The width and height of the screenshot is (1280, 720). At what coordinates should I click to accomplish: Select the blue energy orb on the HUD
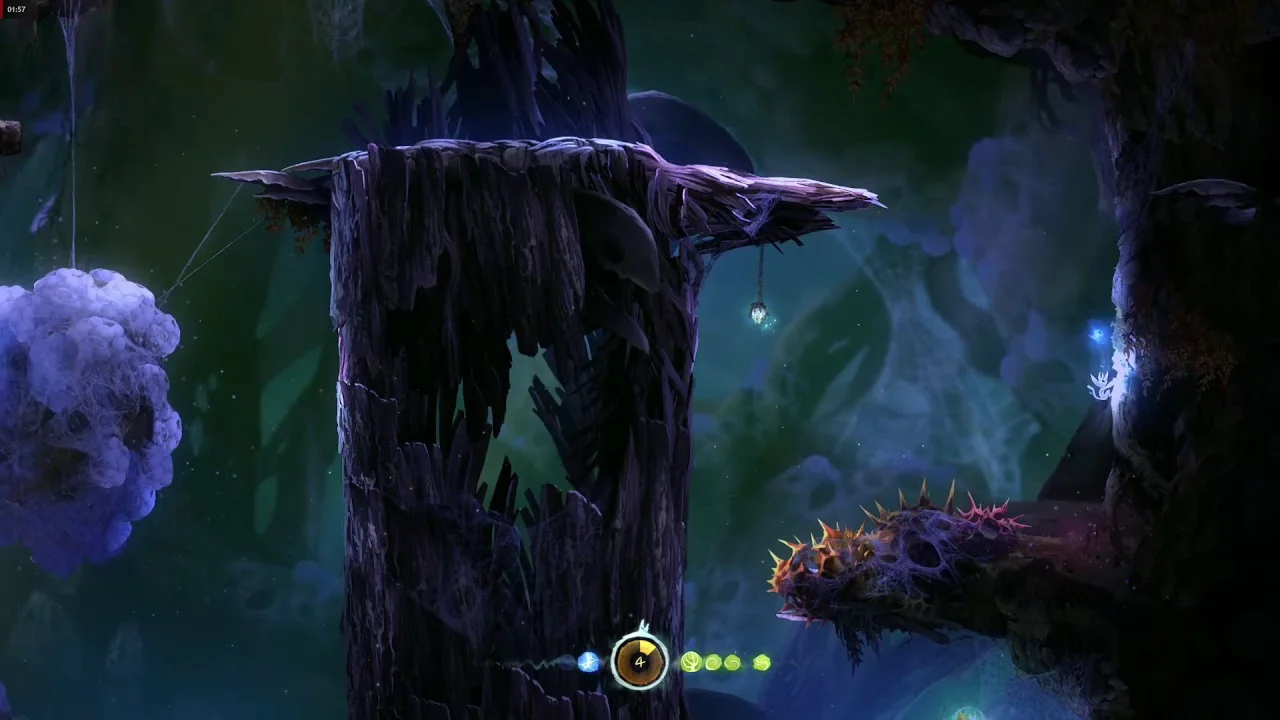pyautogui.click(x=588, y=662)
